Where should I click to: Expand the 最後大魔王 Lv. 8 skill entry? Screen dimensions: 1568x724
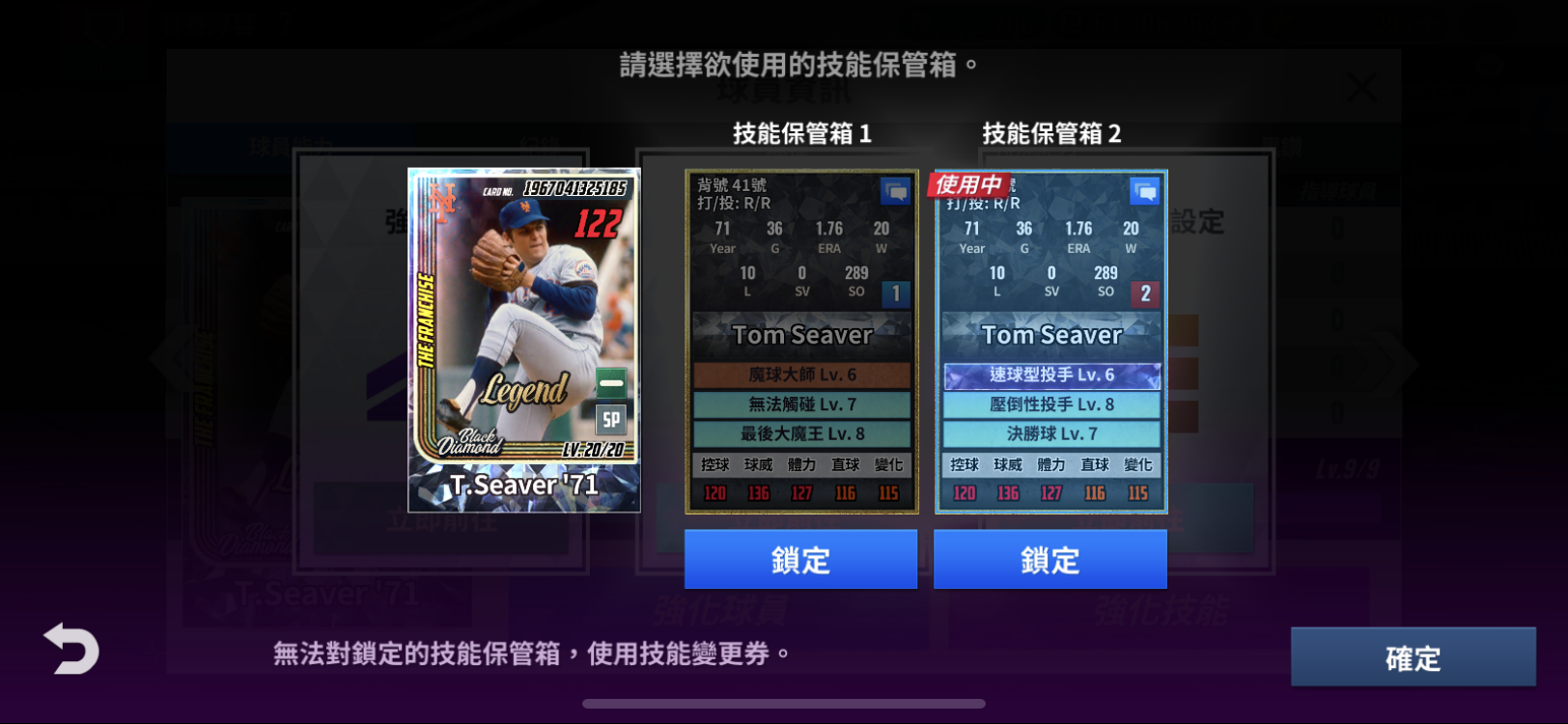coord(800,434)
